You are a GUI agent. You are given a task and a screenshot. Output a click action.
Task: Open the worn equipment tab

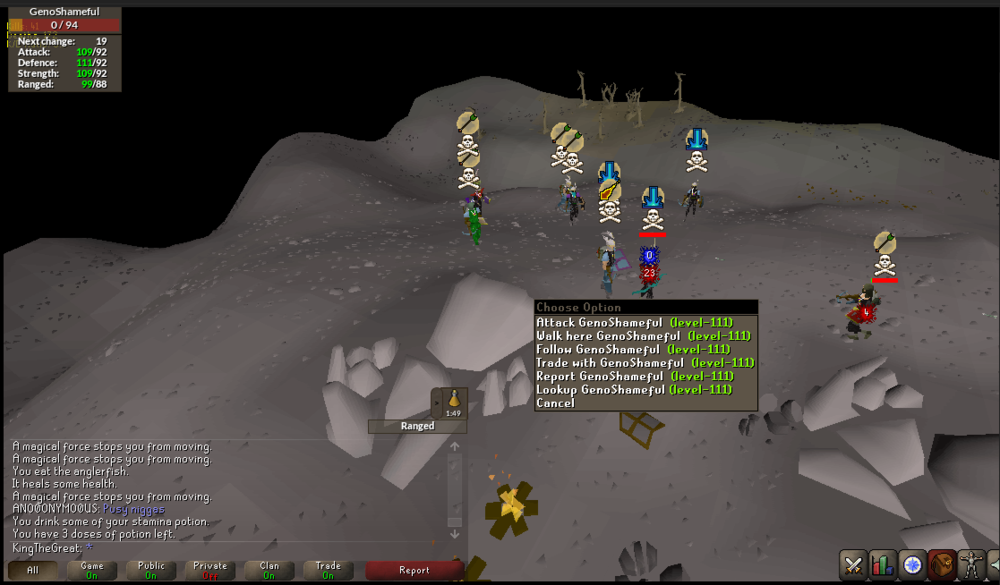(969, 564)
